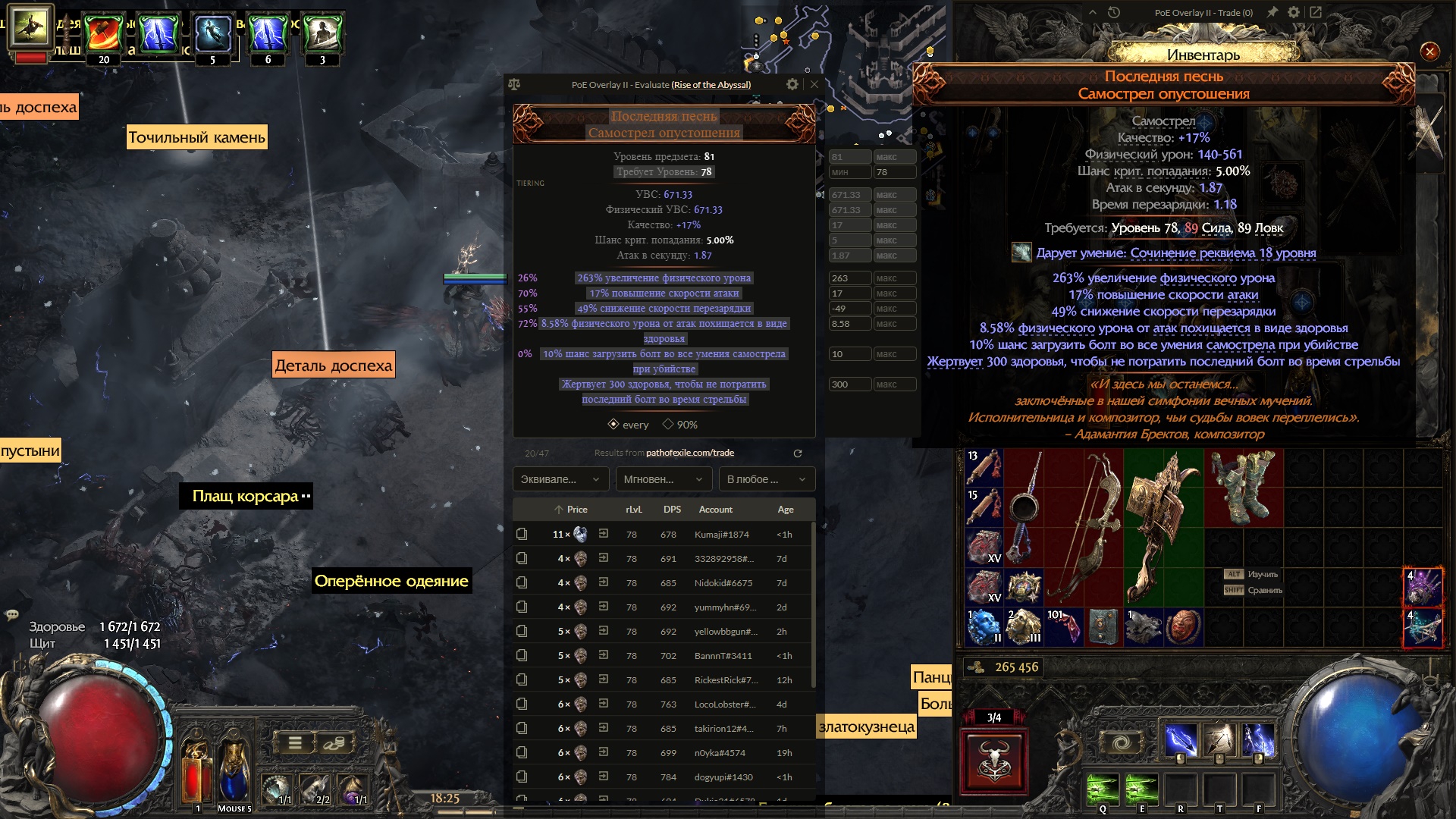Select the 'every' filter option
This screenshot has height=819, width=1456.
click(629, 425)
